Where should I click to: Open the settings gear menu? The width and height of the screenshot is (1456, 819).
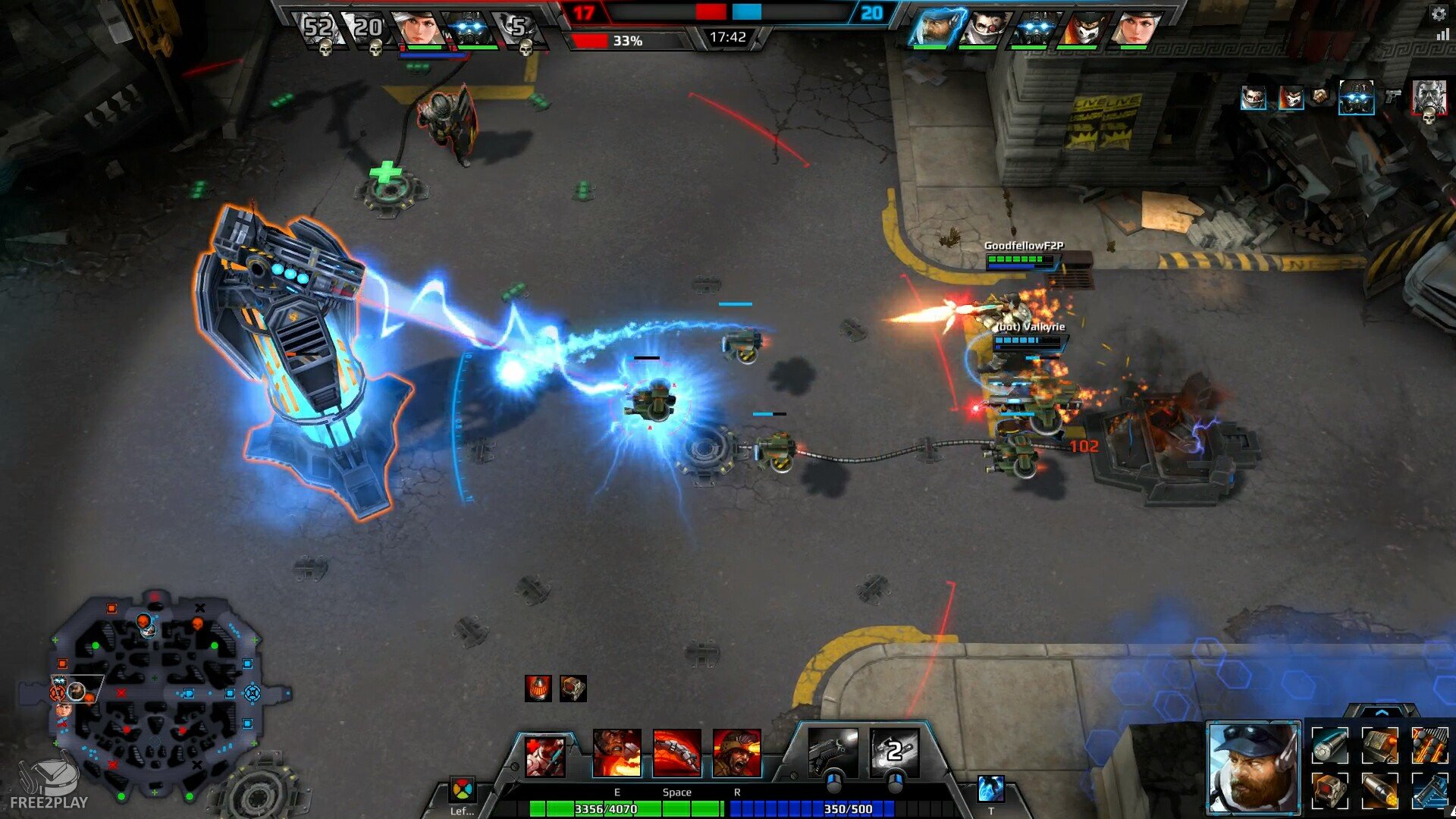tap(1439, 13)
